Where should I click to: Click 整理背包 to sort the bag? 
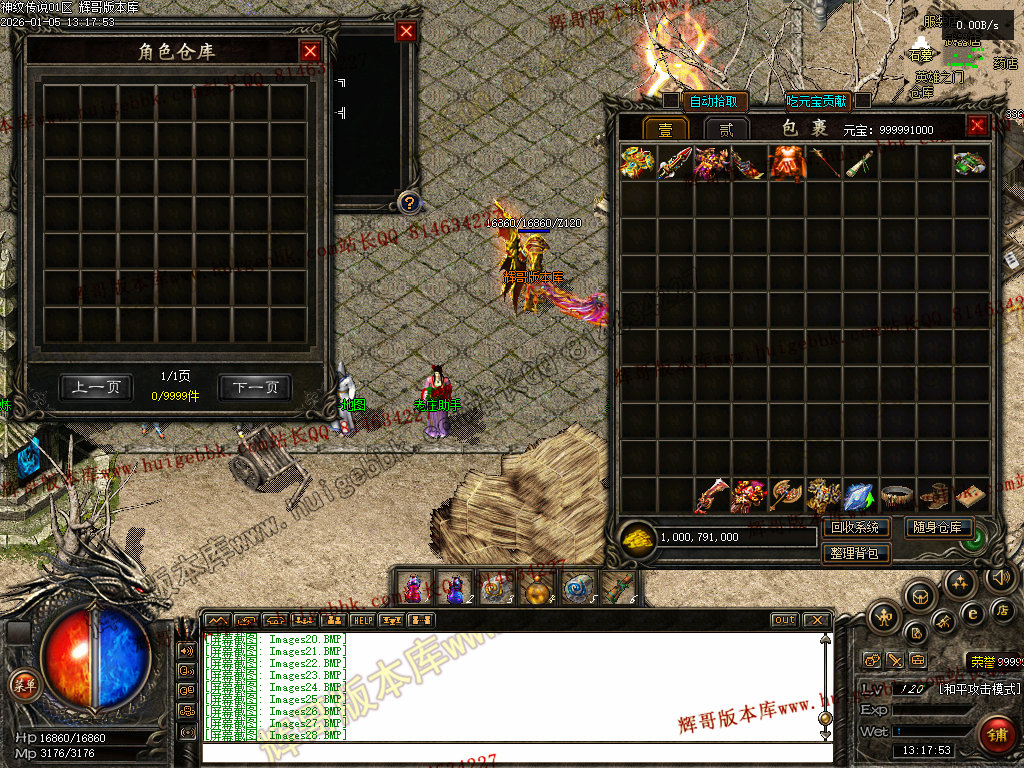point(855,552)
